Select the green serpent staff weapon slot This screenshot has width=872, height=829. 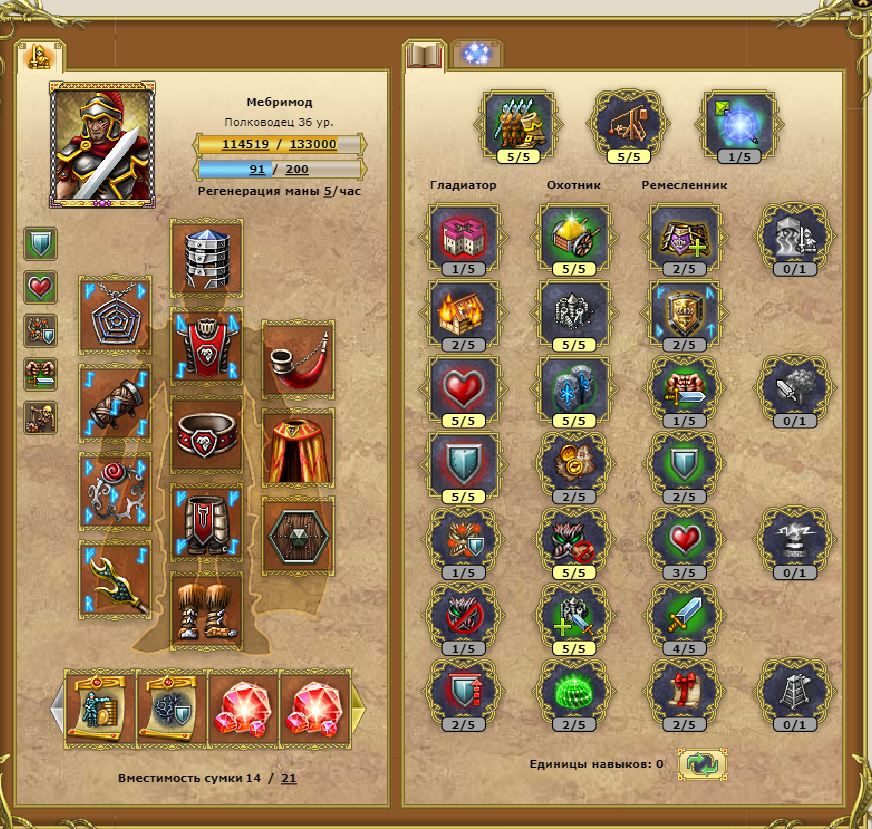[115, 580]
